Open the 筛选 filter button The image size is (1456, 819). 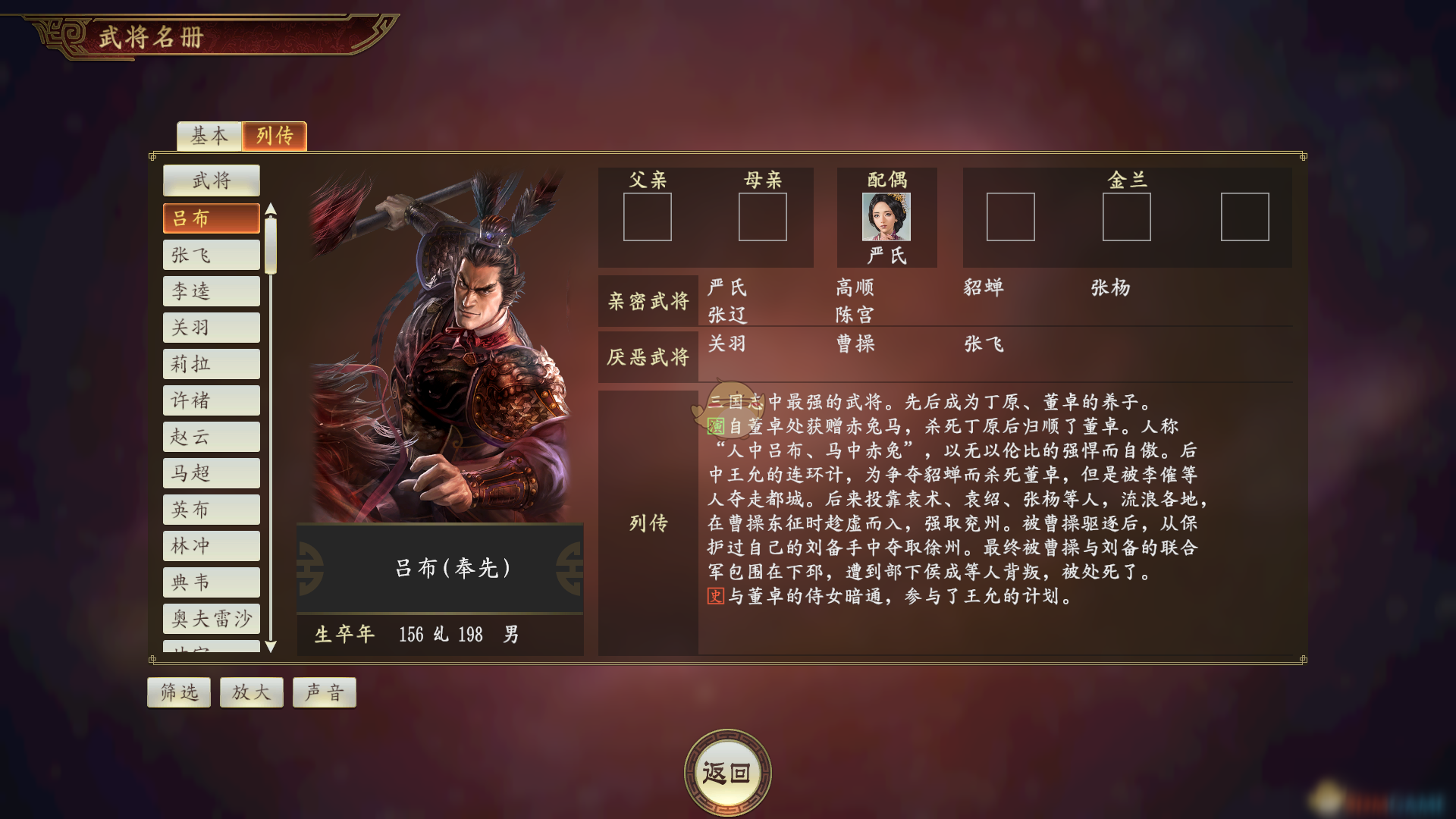pyautogui.click(x=179, y=692)
